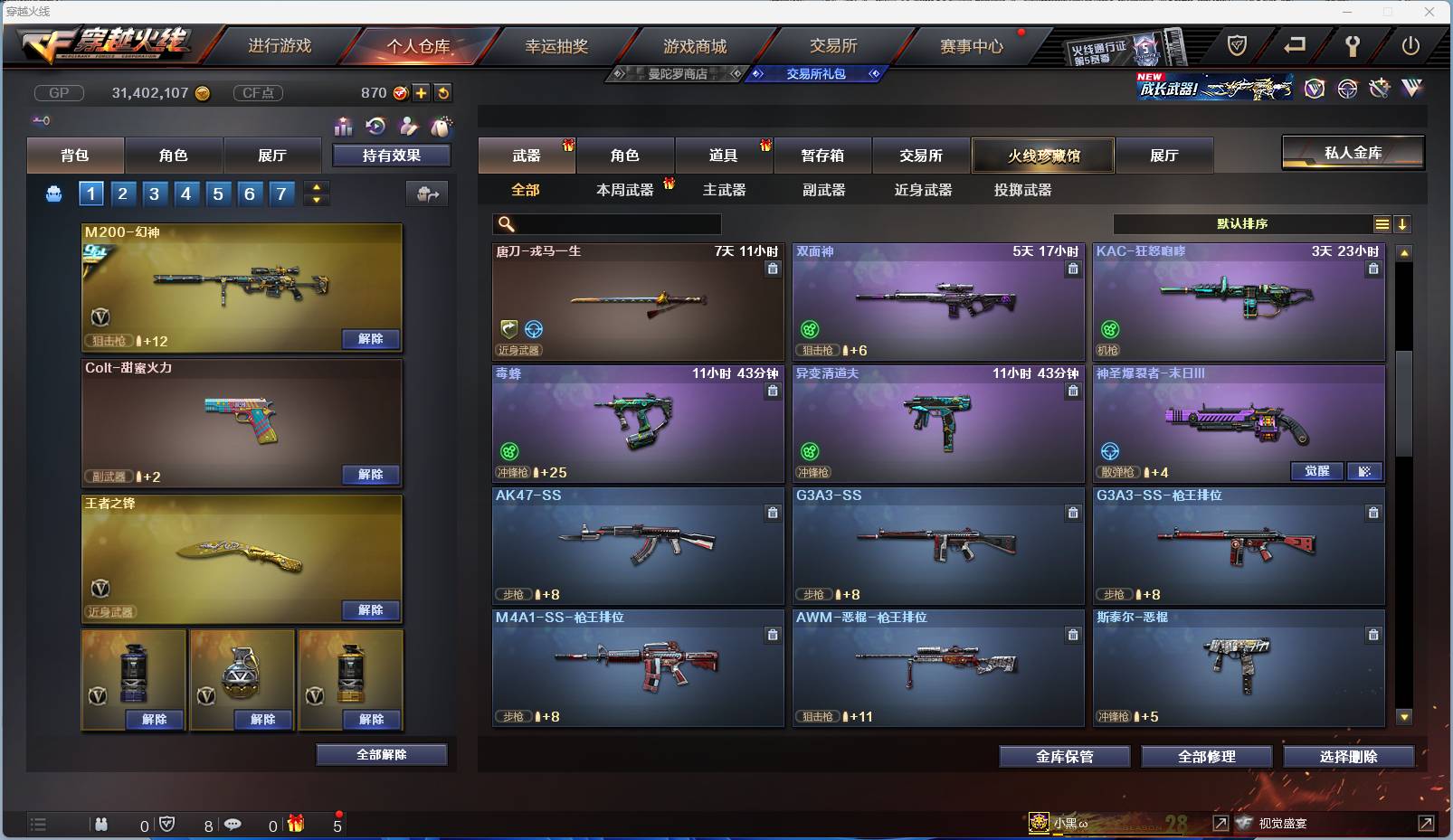Click the gift box icon showing 5 notifications
Screen dimensions: 1453x840
[x=294, y=824]
